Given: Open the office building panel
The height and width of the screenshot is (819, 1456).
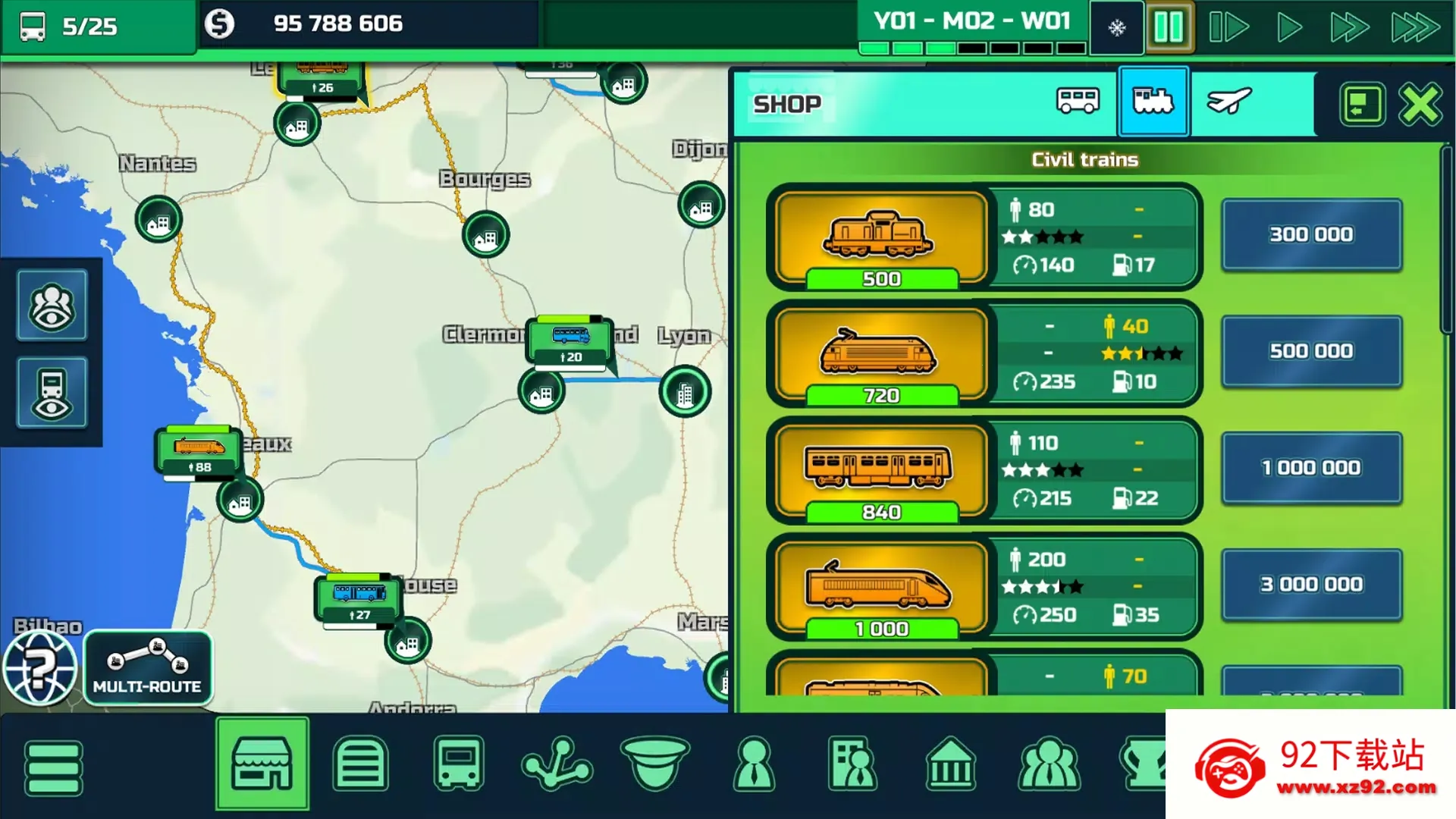Looking at the screenshot, I should tap(852, 764).
